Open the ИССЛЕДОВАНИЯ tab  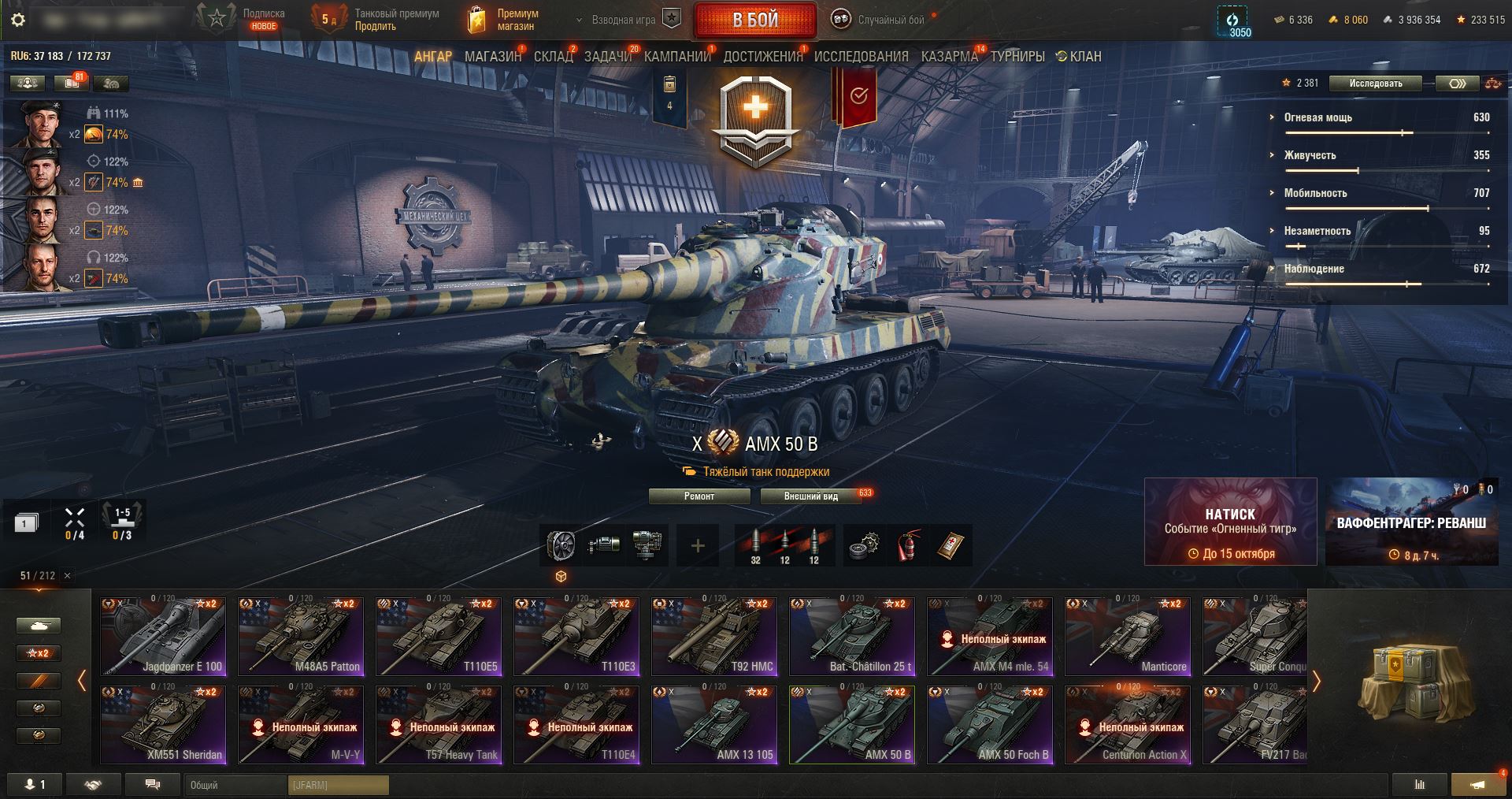(x=861, y=57)
